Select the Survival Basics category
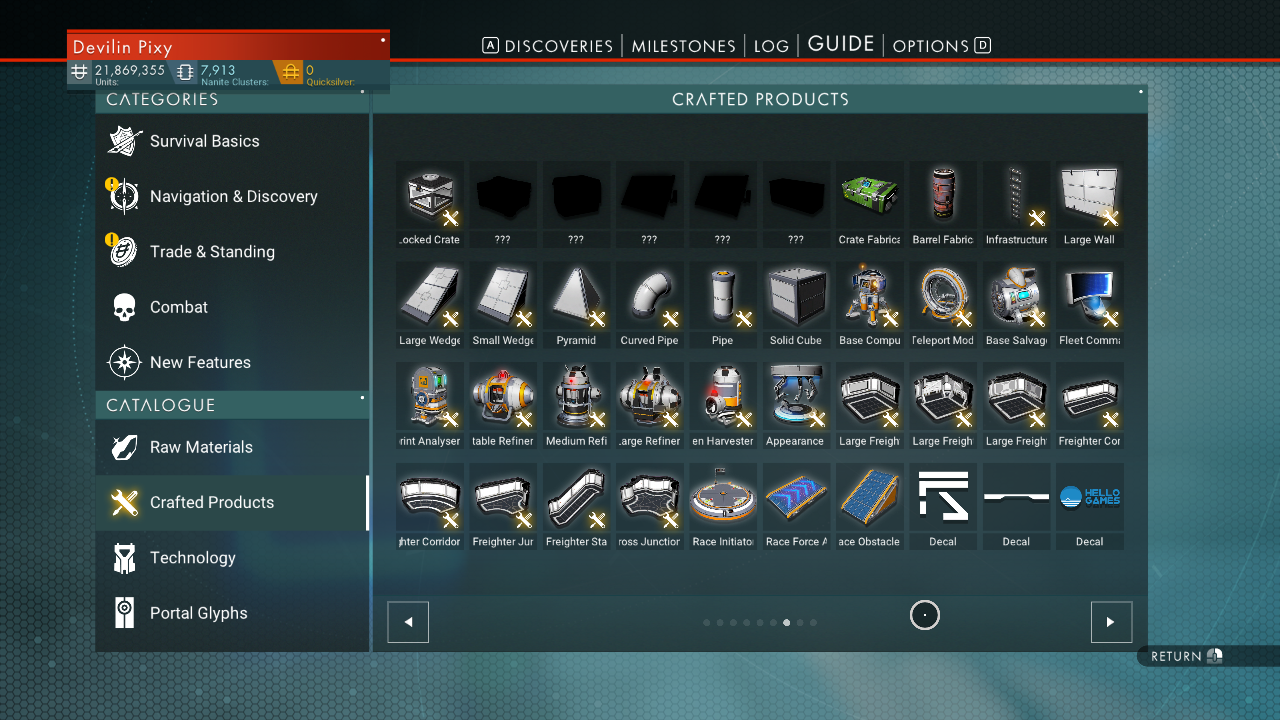Viewport: 1280px width, 720px height. tap(204, 141)
